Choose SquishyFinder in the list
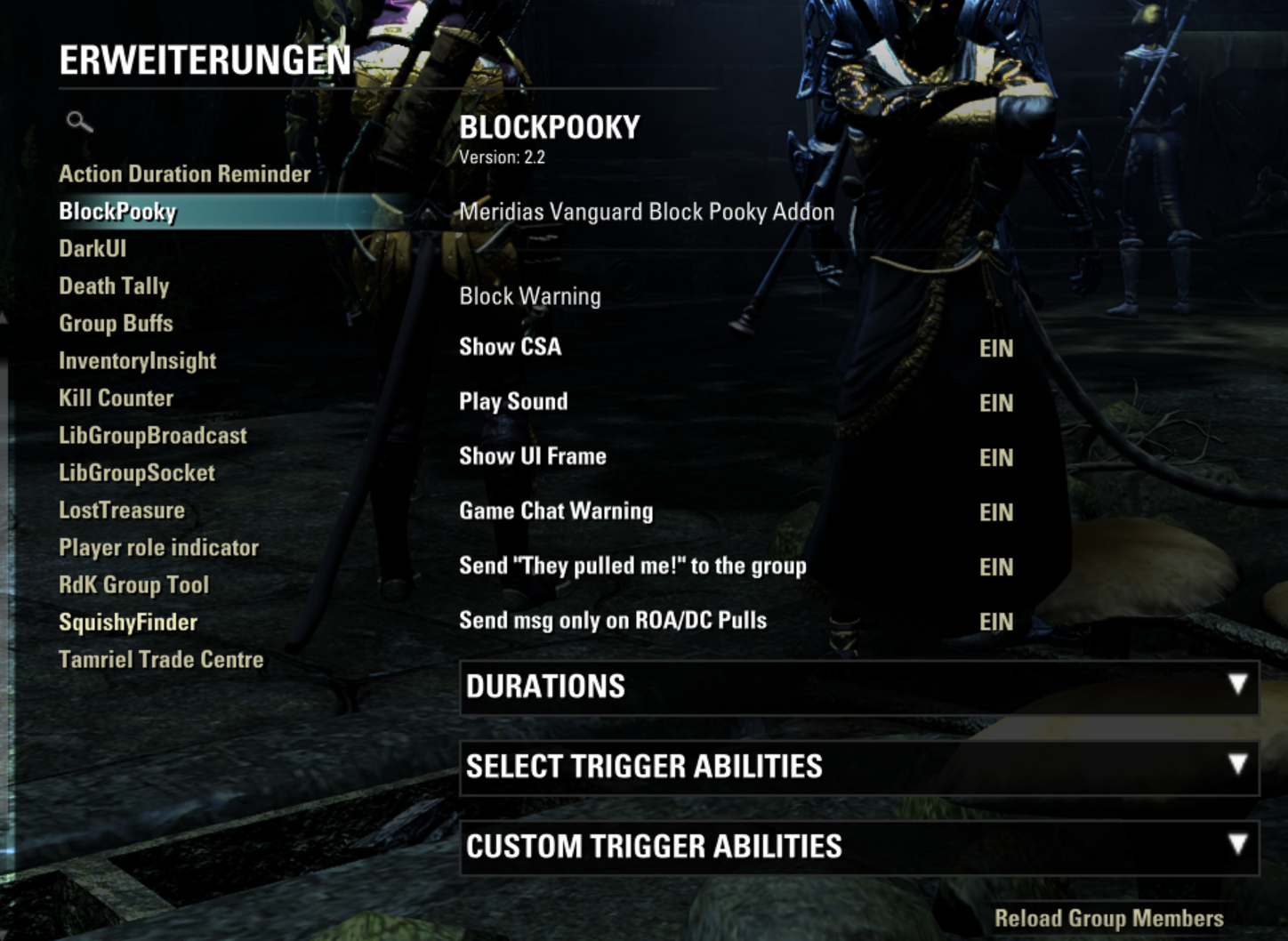This screenshot has width=1288, height=941. pyautogui.click(x=128, y=623)
